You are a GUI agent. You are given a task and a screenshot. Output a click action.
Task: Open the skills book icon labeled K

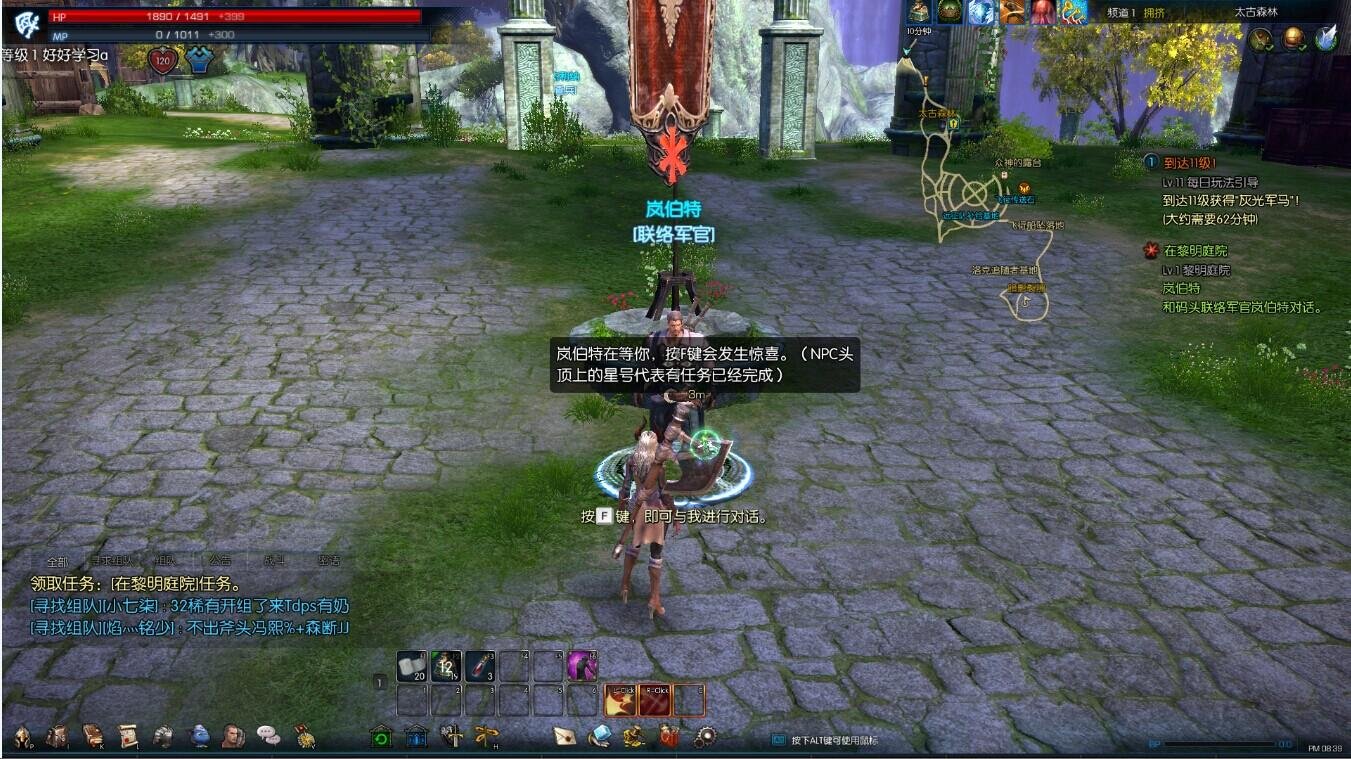[x=94, y=738]
